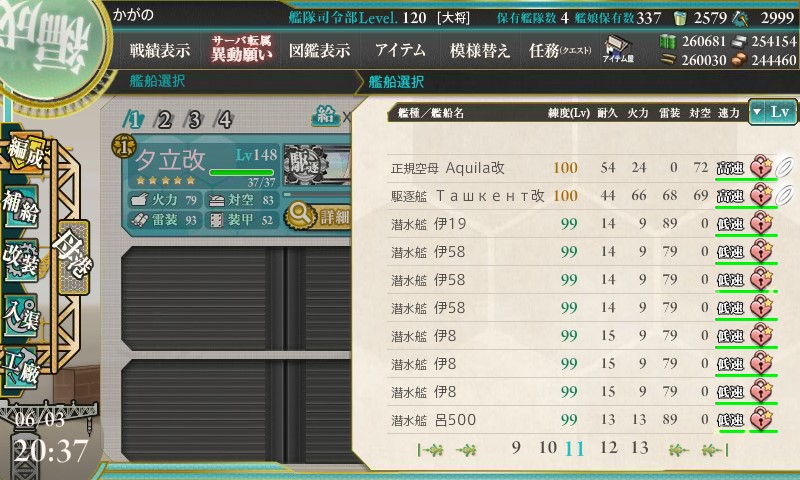Go to ship list page 10

click(546, 447)
